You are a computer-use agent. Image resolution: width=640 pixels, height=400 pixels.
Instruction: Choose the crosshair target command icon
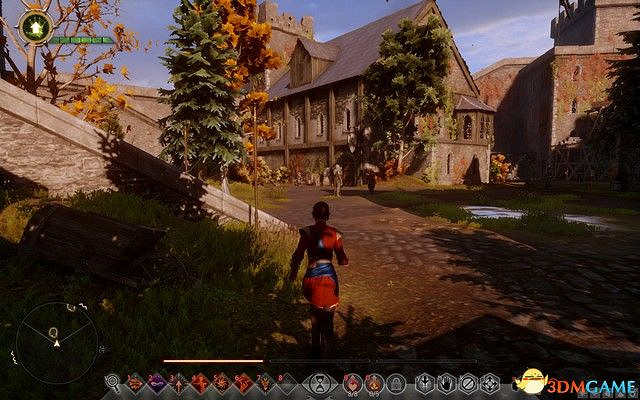coord(490,382)
